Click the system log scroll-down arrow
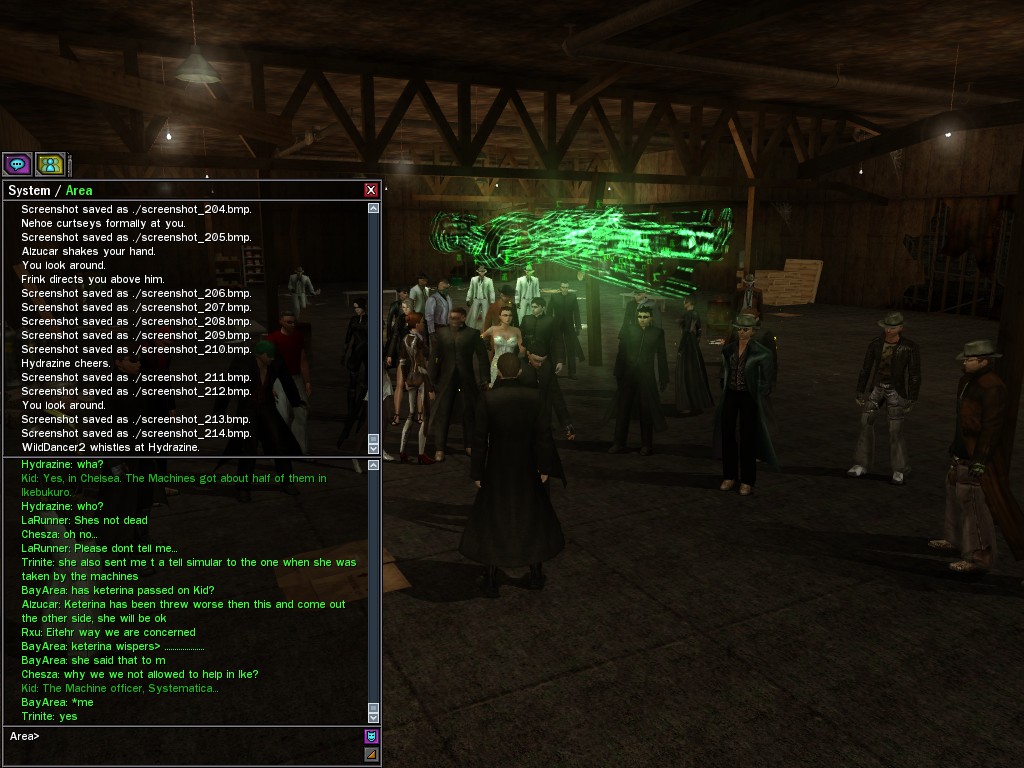The image size is (1024, 768). click(374, 447)
